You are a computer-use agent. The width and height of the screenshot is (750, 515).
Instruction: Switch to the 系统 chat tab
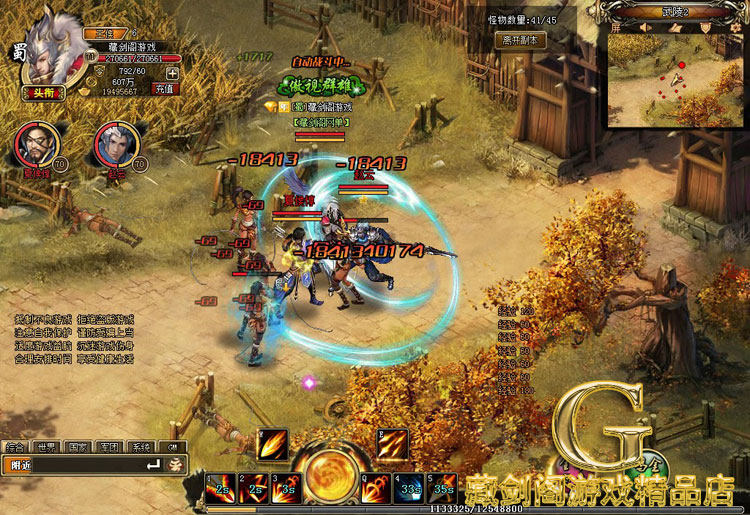(x=142, y=448)
